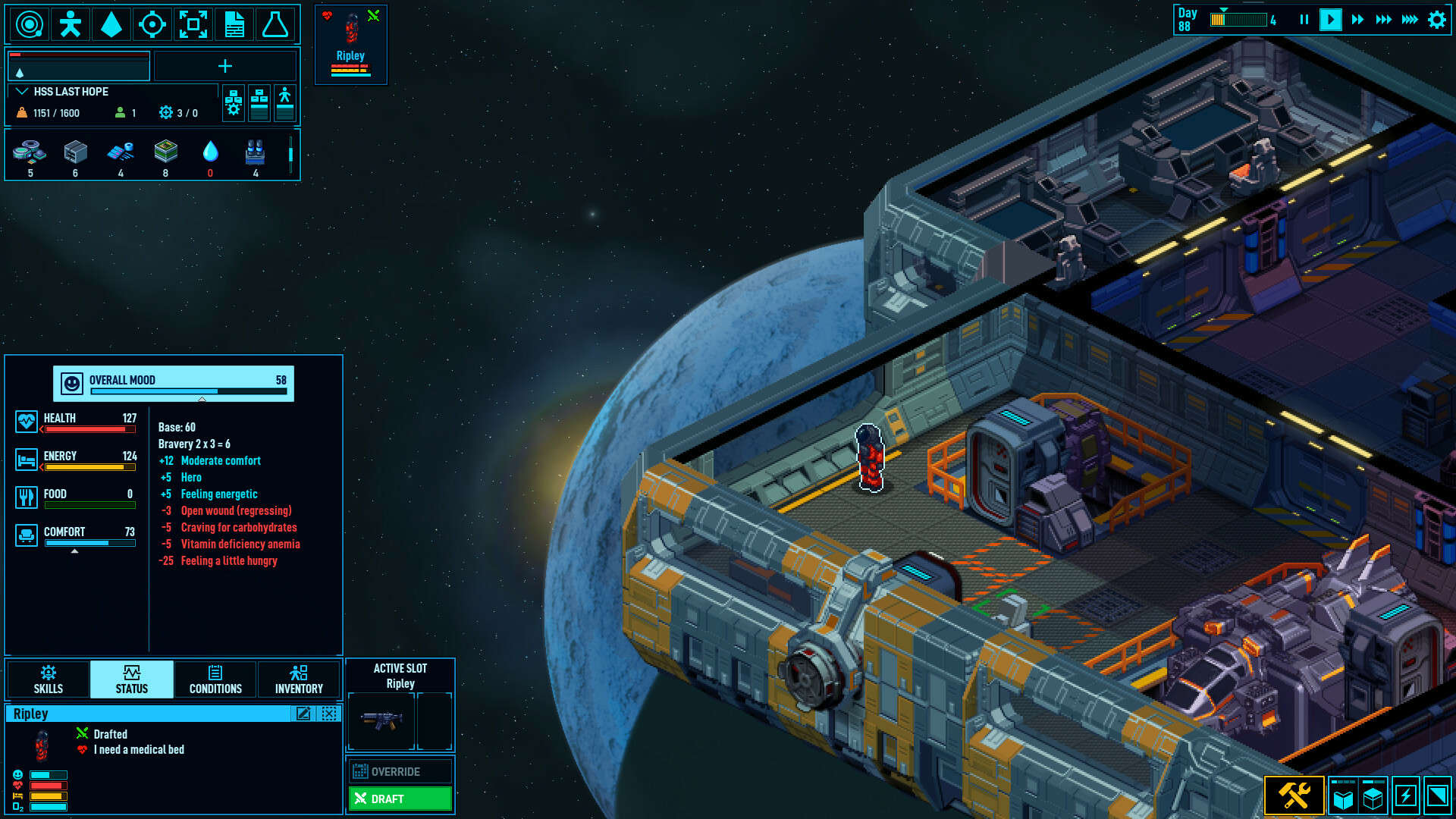
Task: Click the Override button
Action: tap(400, 771)
